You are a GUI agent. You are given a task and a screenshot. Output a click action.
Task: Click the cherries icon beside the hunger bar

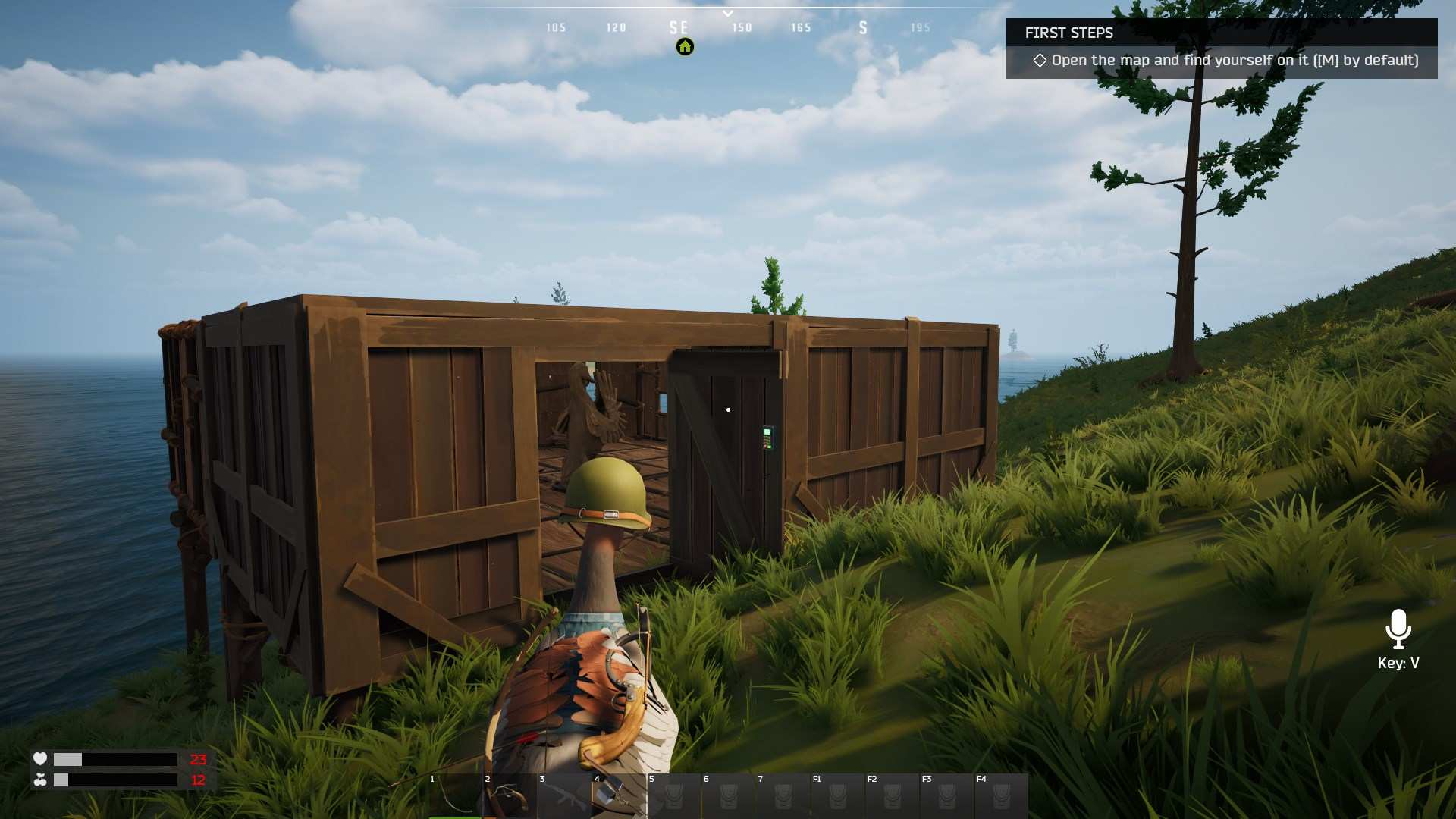[40, 779]
